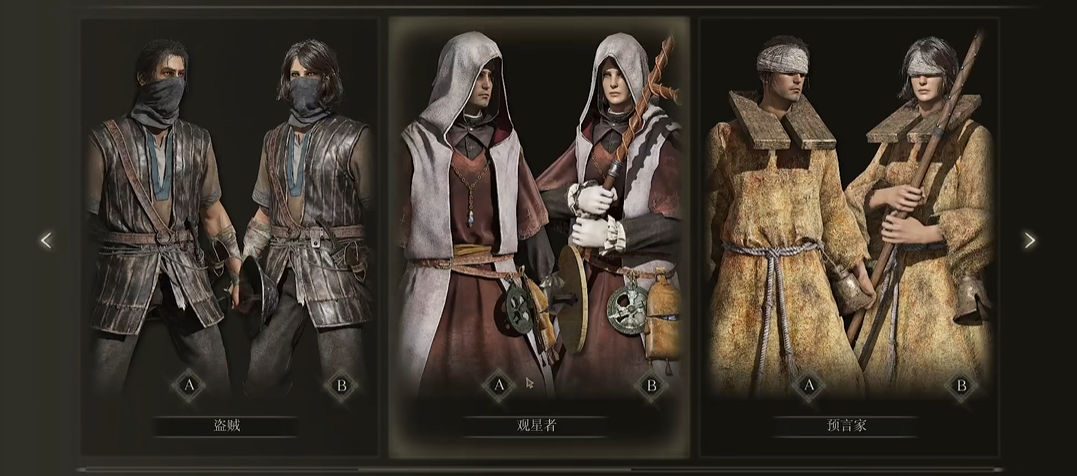Image resolution: width=1077 pixels, height=476 pixels.
Task: Select body type A for 观星者
Action: 498,385
